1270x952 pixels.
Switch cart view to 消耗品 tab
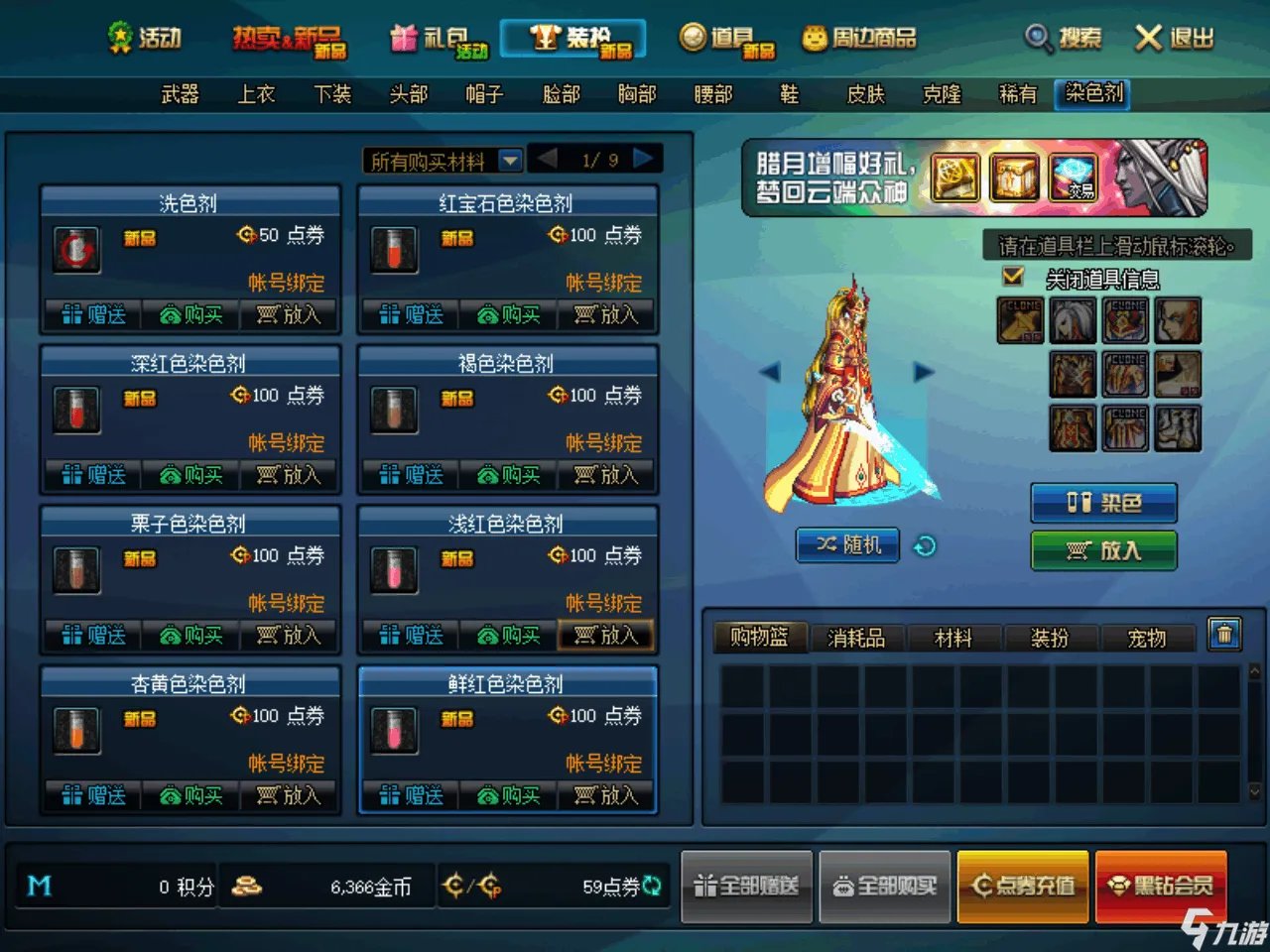pos(855,638)
